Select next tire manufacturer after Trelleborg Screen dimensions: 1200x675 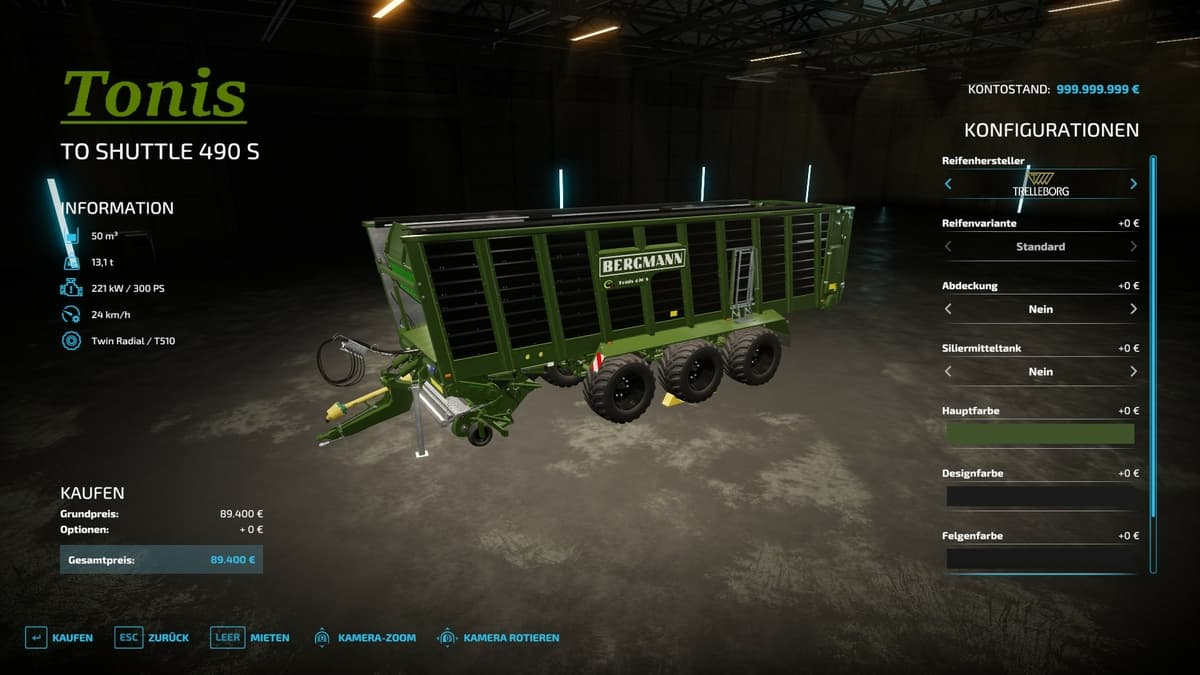click(x=1133, y=184)
